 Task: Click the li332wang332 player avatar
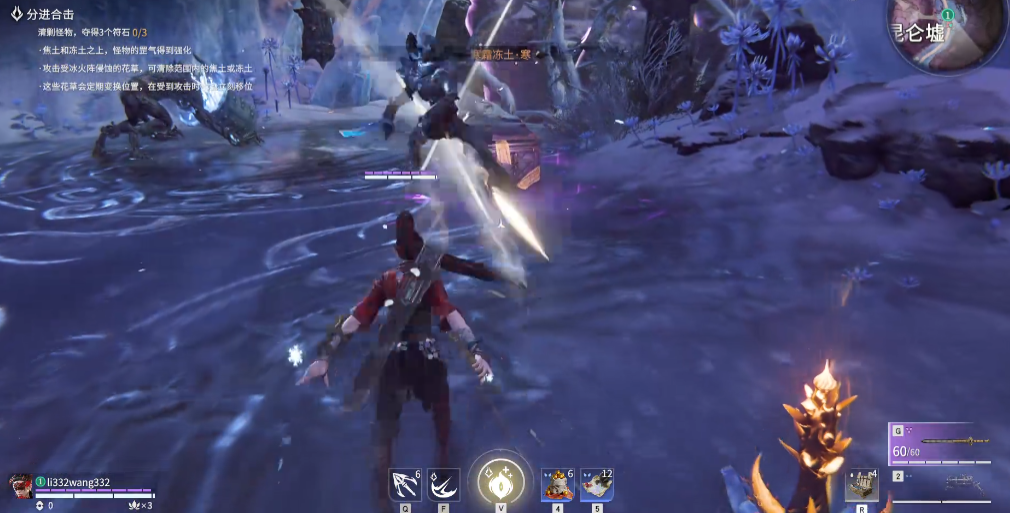pyautogui.click(x=19, y=486)
